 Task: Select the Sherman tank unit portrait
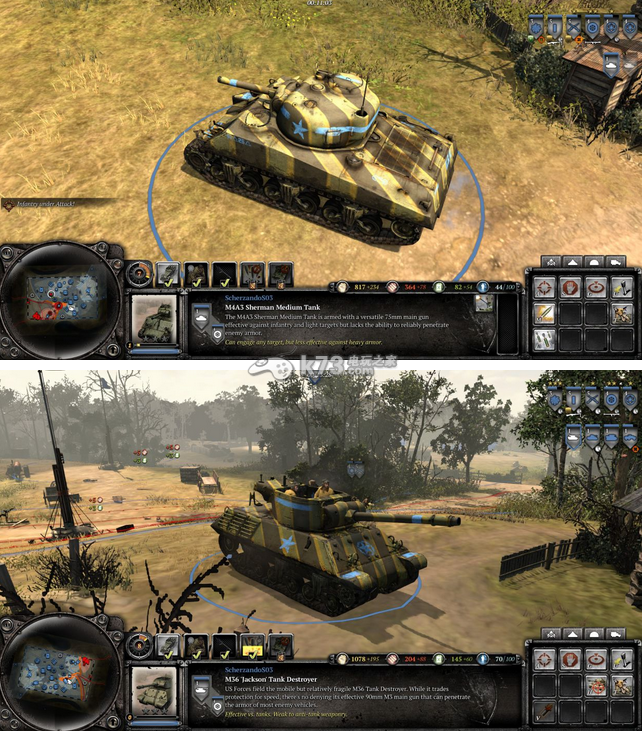[154, 320]
